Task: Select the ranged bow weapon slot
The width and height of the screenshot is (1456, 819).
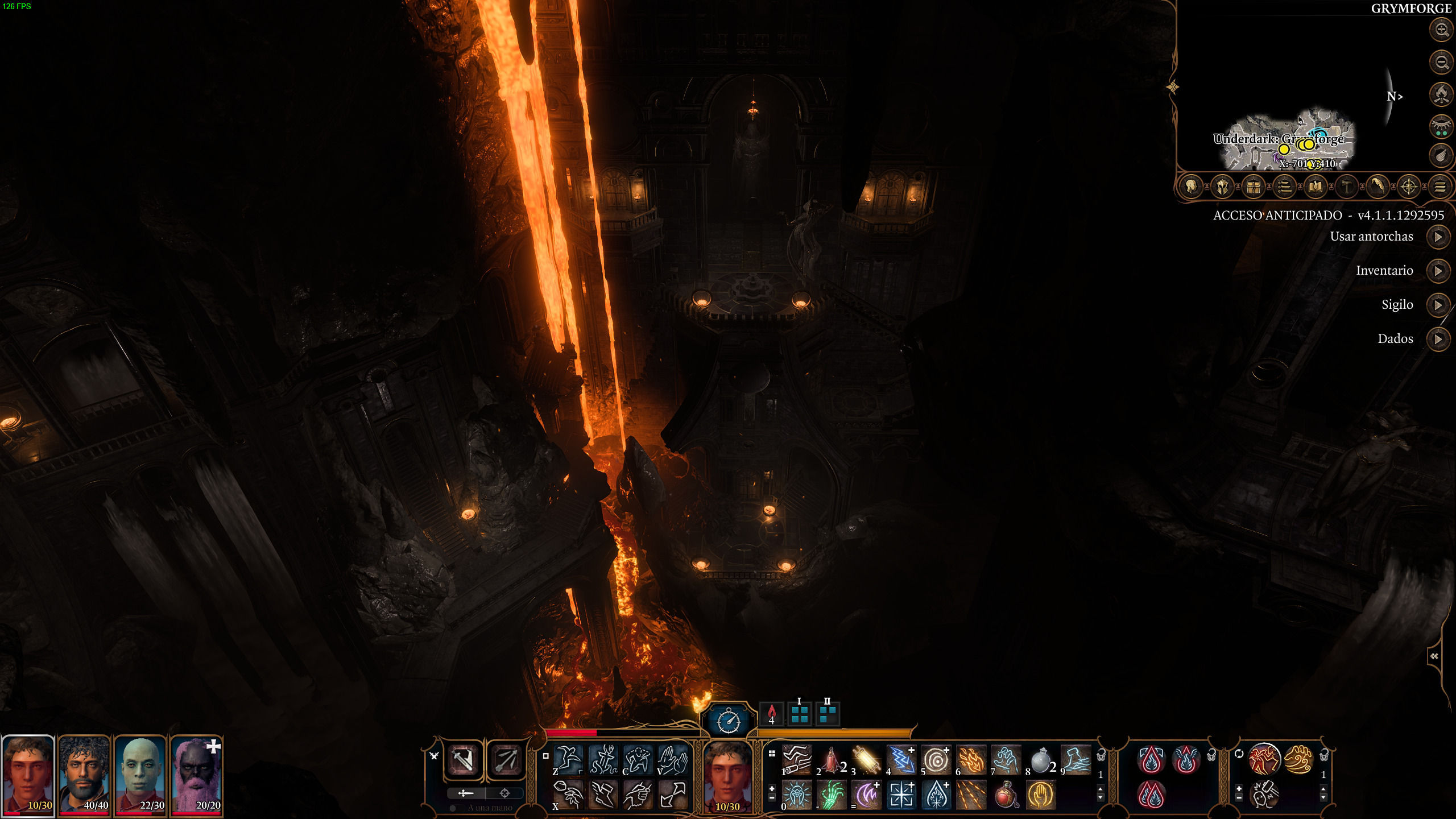Action: coord(506,760)
